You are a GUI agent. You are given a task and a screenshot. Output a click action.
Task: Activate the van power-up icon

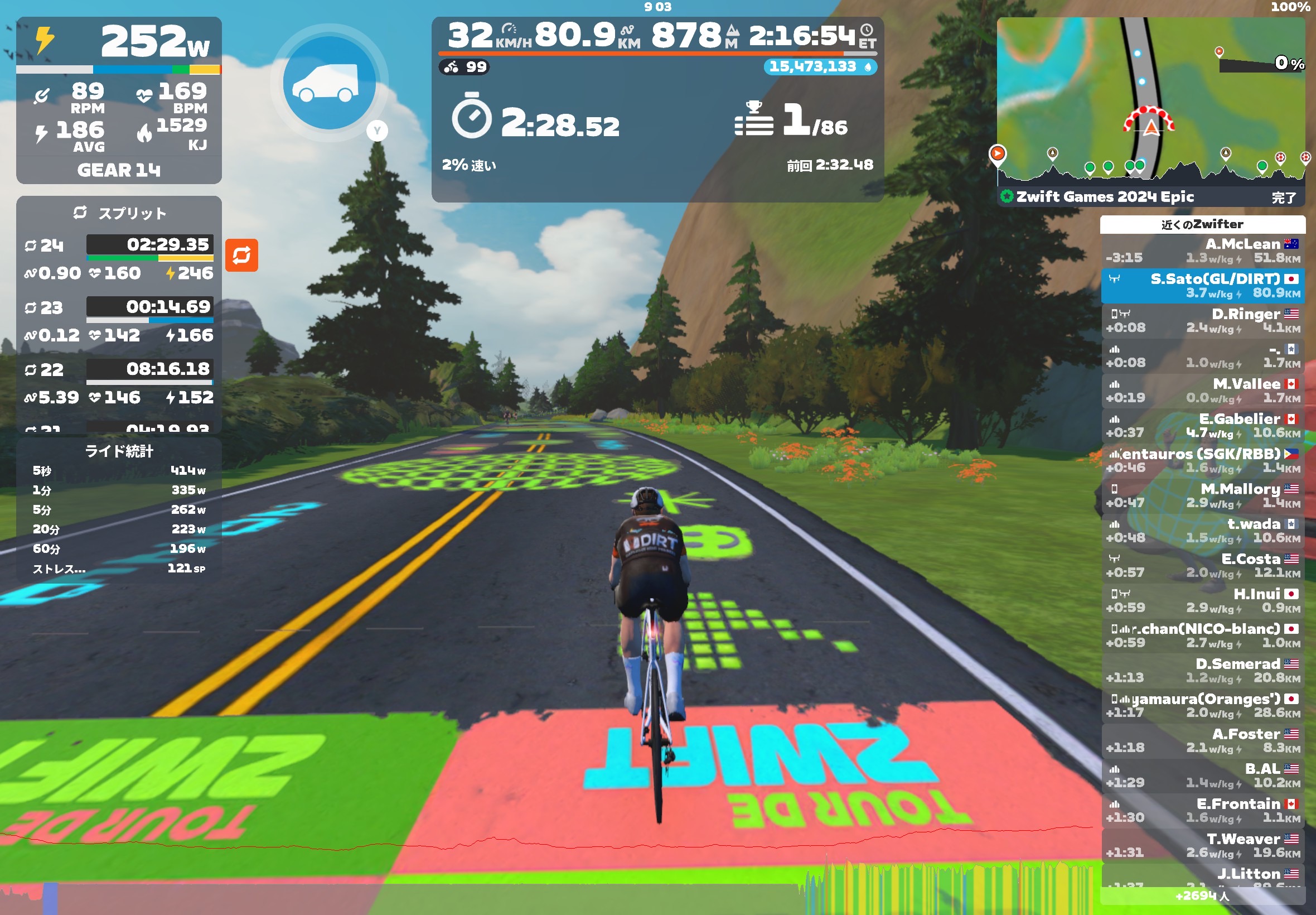pos(329,83)
